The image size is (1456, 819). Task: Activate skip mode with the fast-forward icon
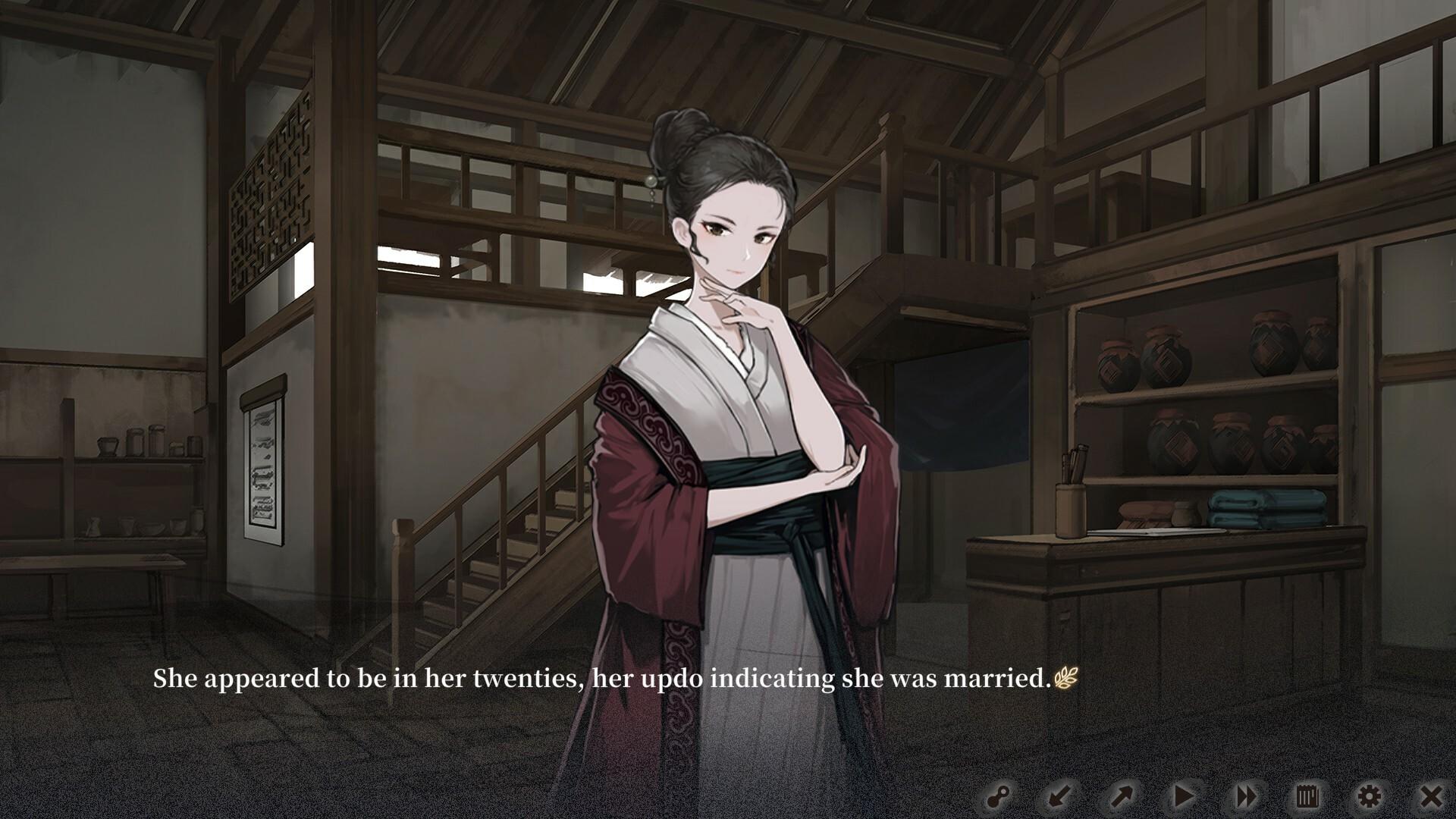(x=1247, y=796)
